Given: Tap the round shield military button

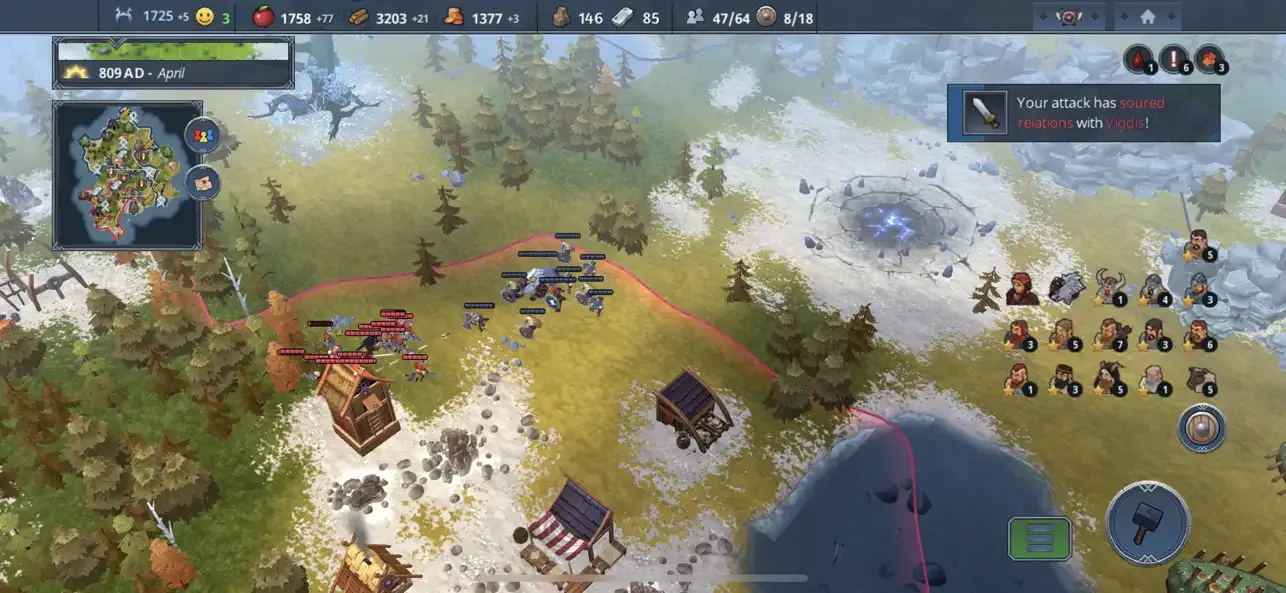Looking at the screenshot, I should [1201, 428].
